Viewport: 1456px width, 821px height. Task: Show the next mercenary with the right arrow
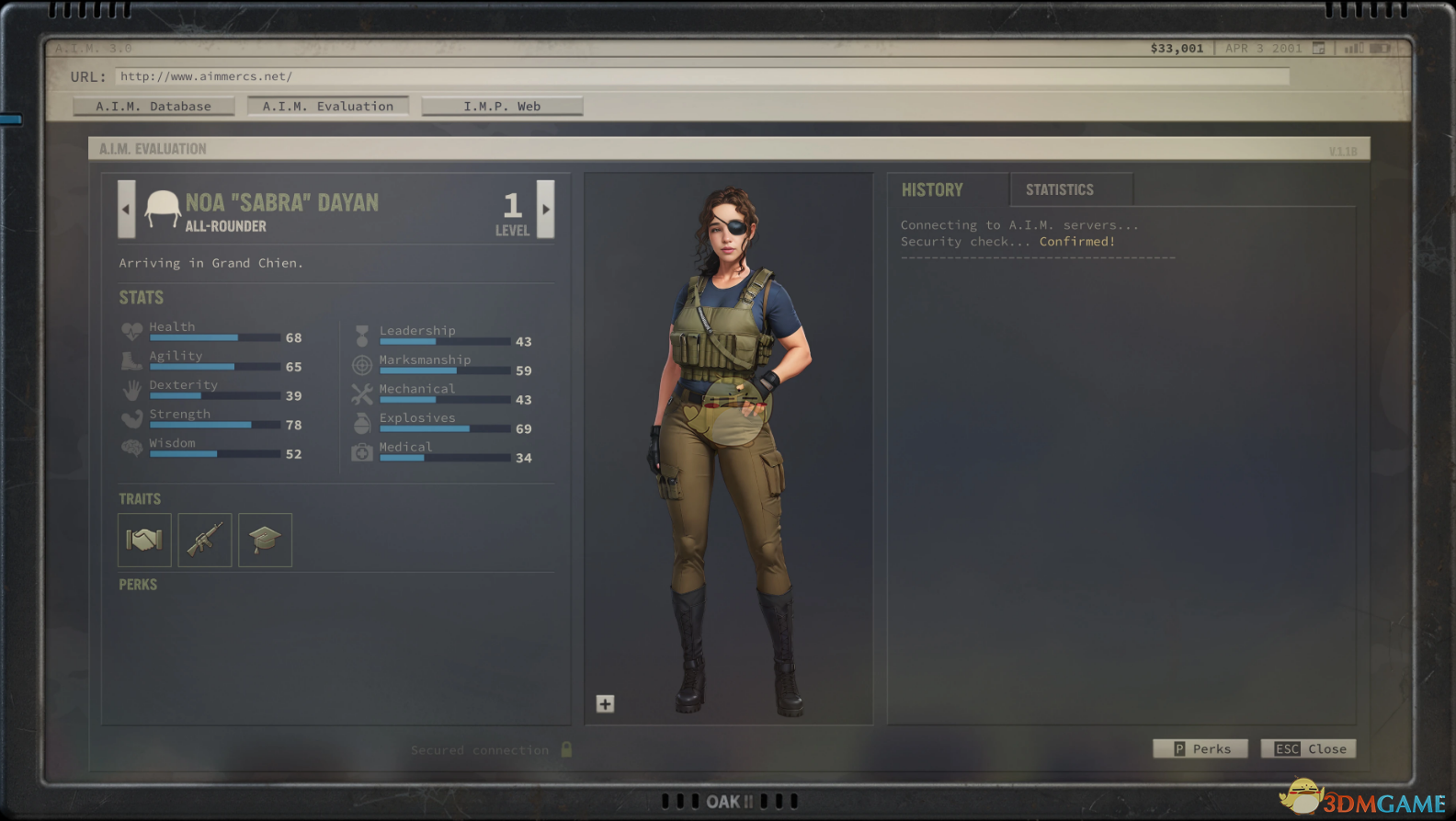click(x=545, y=210)
